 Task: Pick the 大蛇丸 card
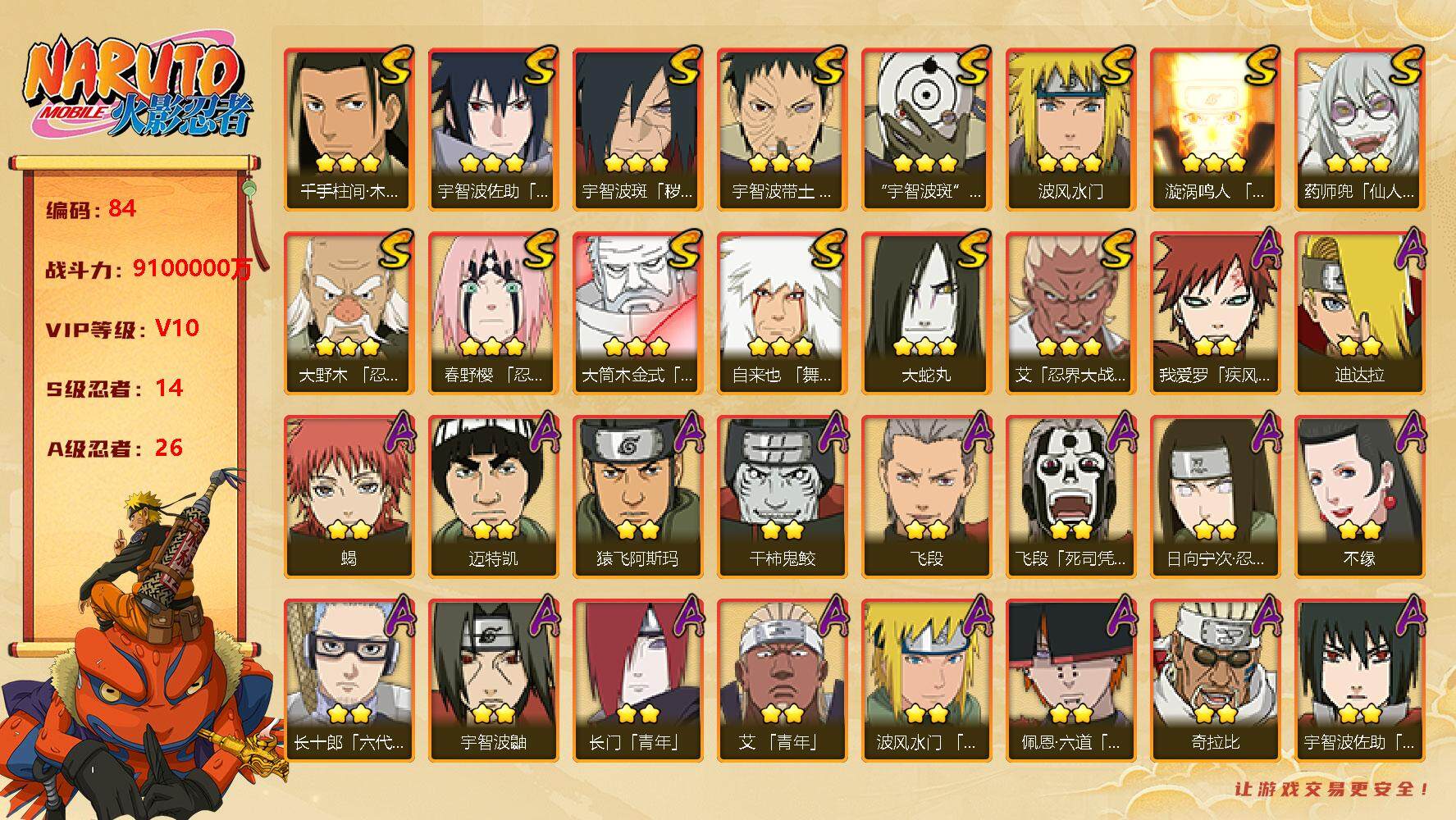pos(926,312)
